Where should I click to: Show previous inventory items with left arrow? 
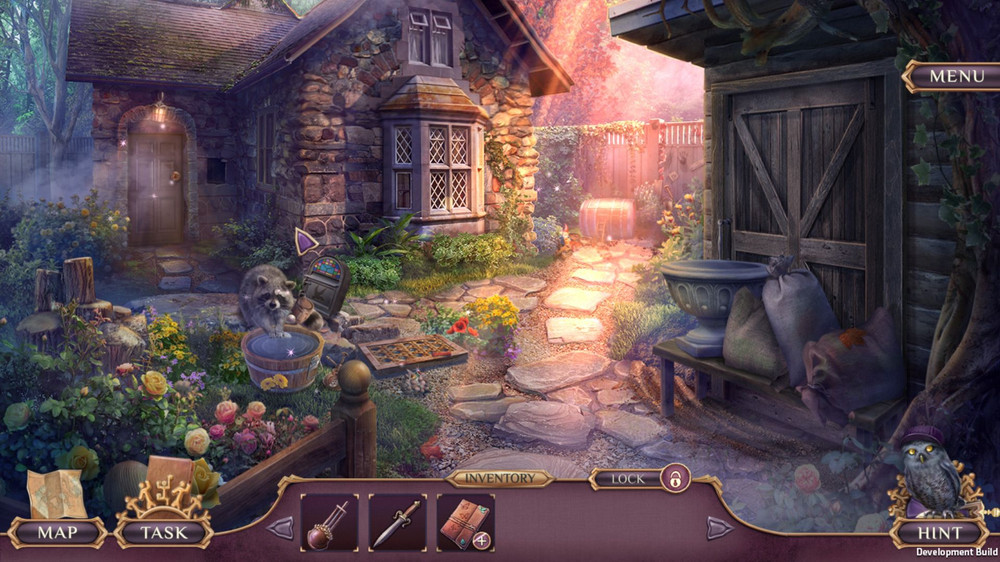click(280, 527)
